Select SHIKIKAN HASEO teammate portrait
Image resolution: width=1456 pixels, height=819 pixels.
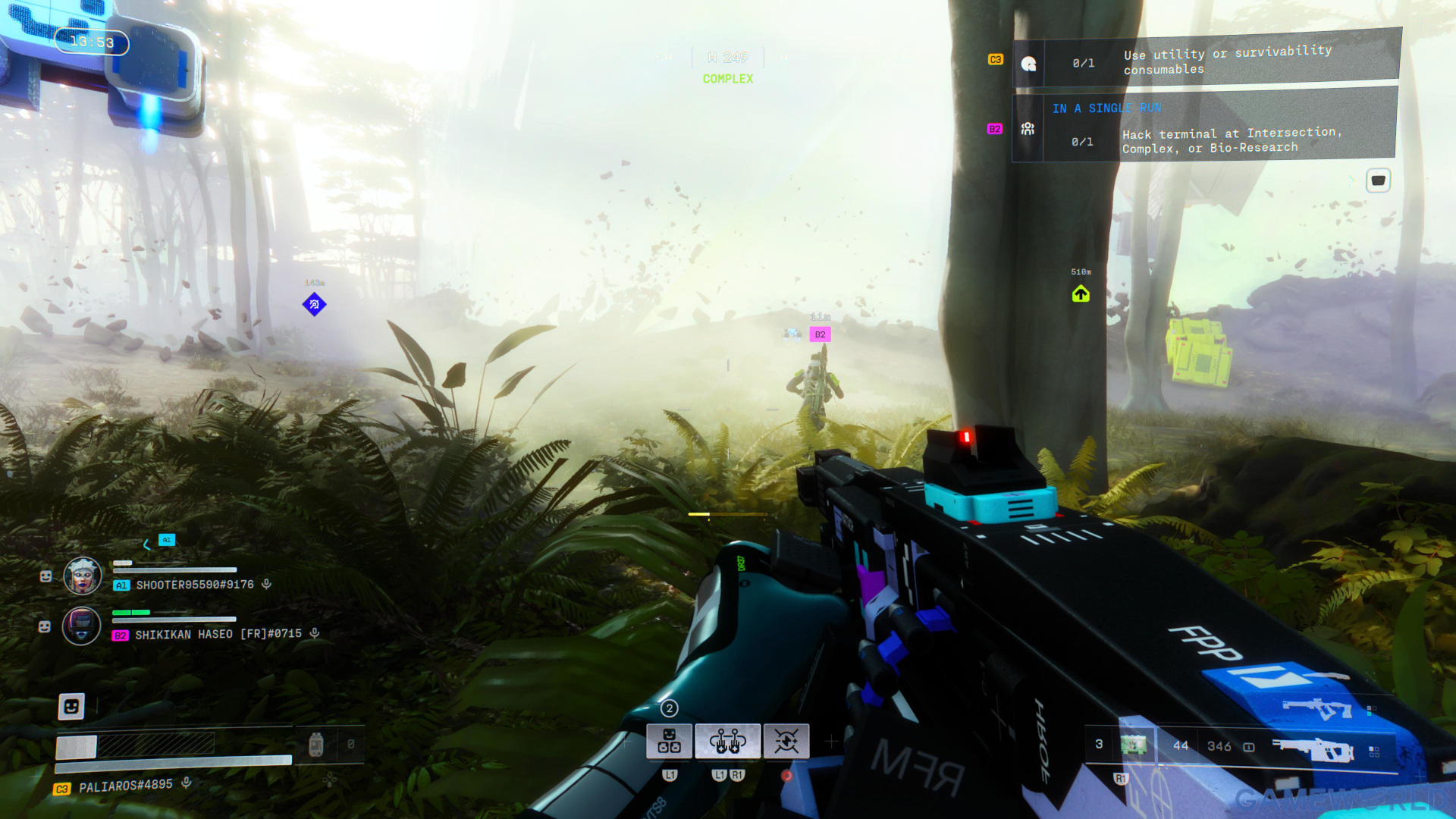click(x=82, y=626)
